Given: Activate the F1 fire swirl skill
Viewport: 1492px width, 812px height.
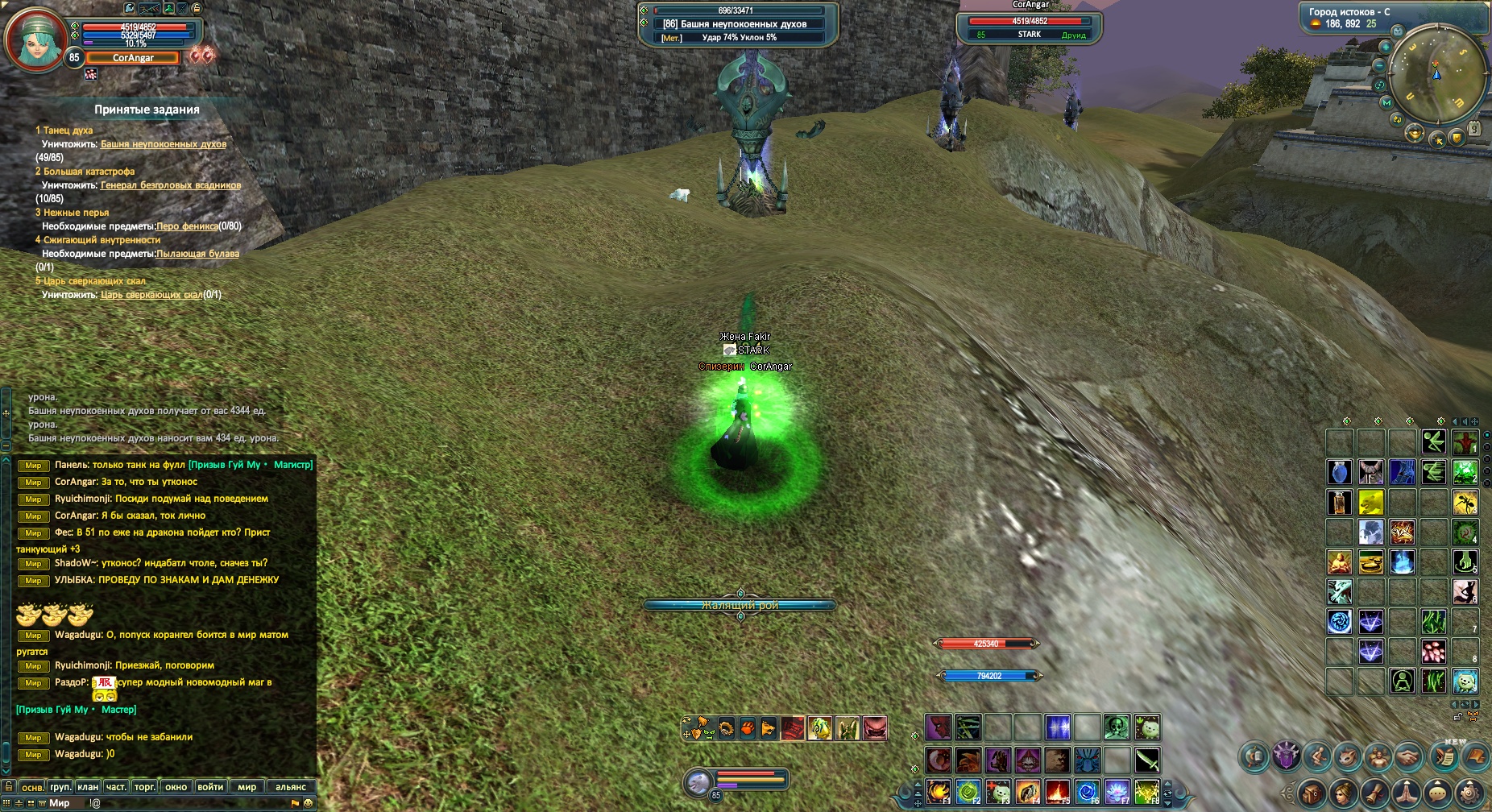Looking at the screenshot, I should point(938,791).
